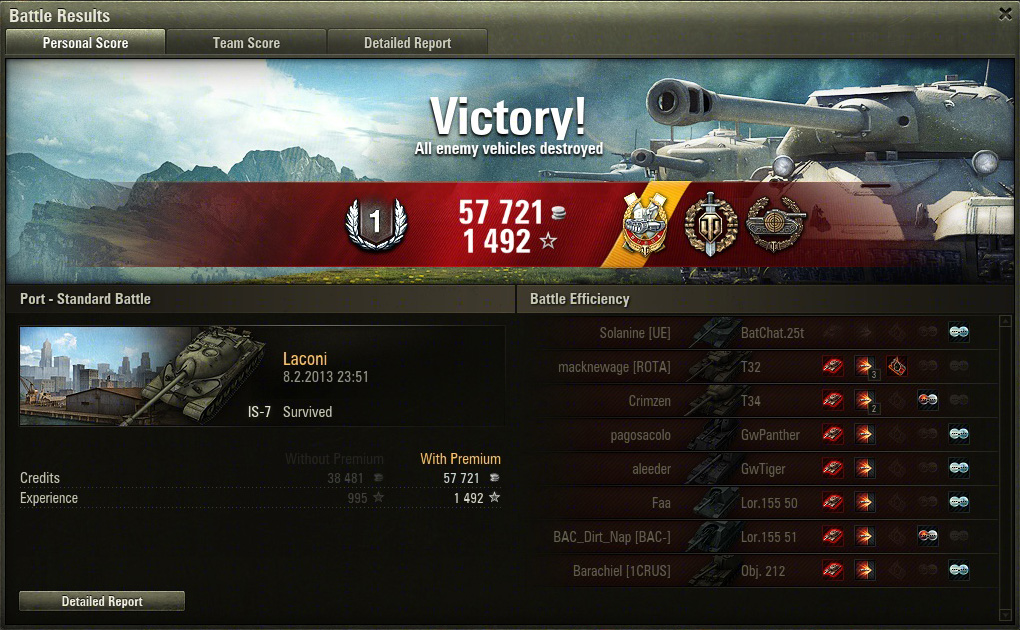Click the class rank 1 laurel badge

click(x=375, y=225)
